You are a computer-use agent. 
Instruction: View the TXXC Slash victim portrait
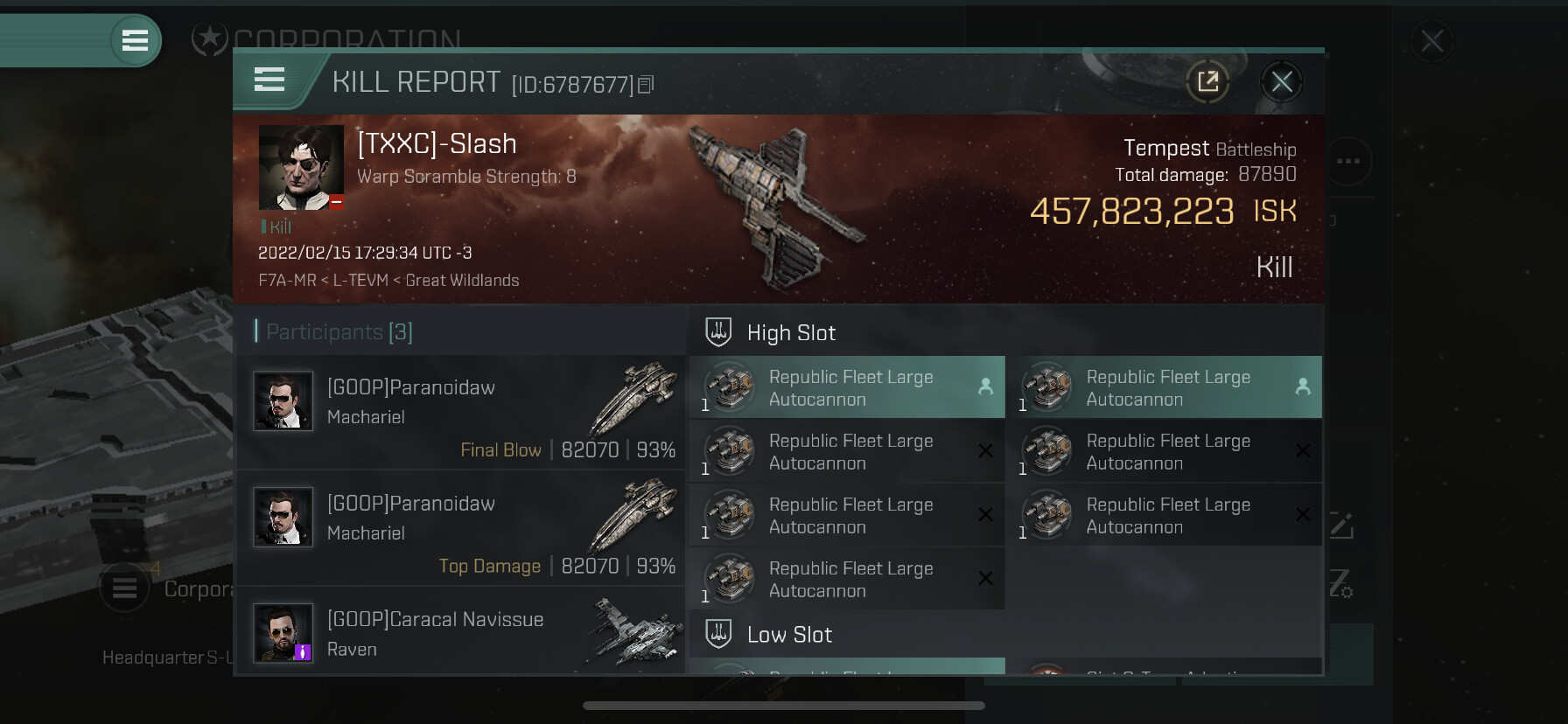click(x=301, y=167)
